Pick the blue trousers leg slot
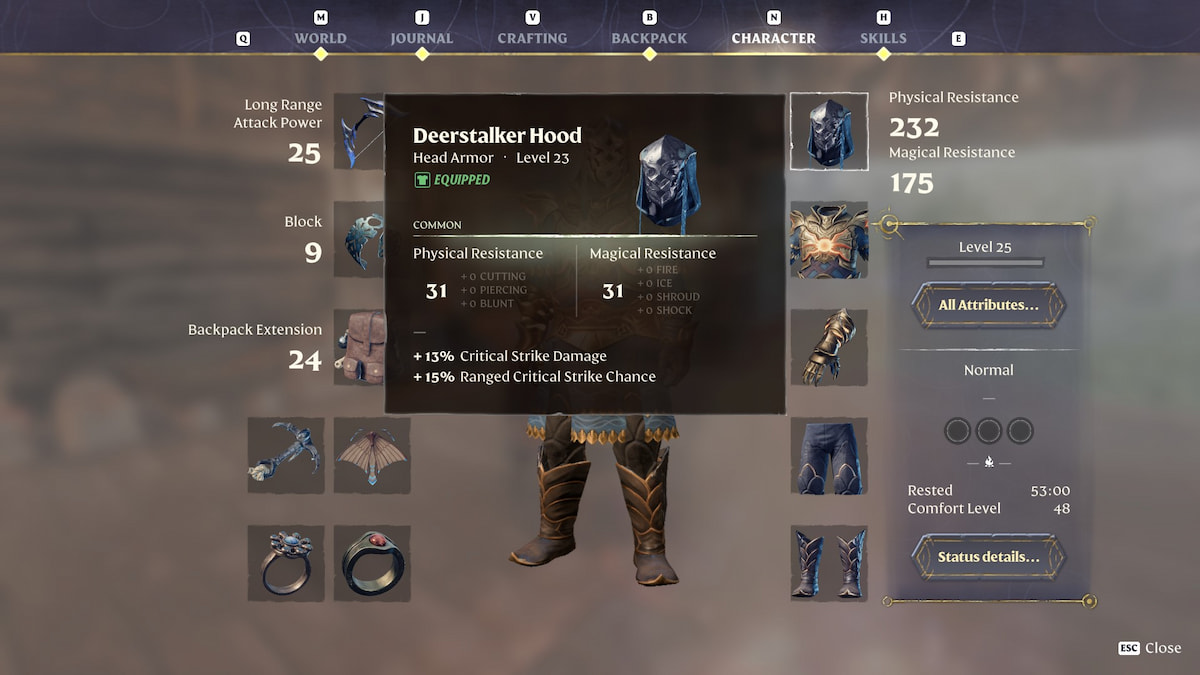Image resolution: width=1200 pixels, height=675 pixels. pyautogui.click(x=828, y=455)
